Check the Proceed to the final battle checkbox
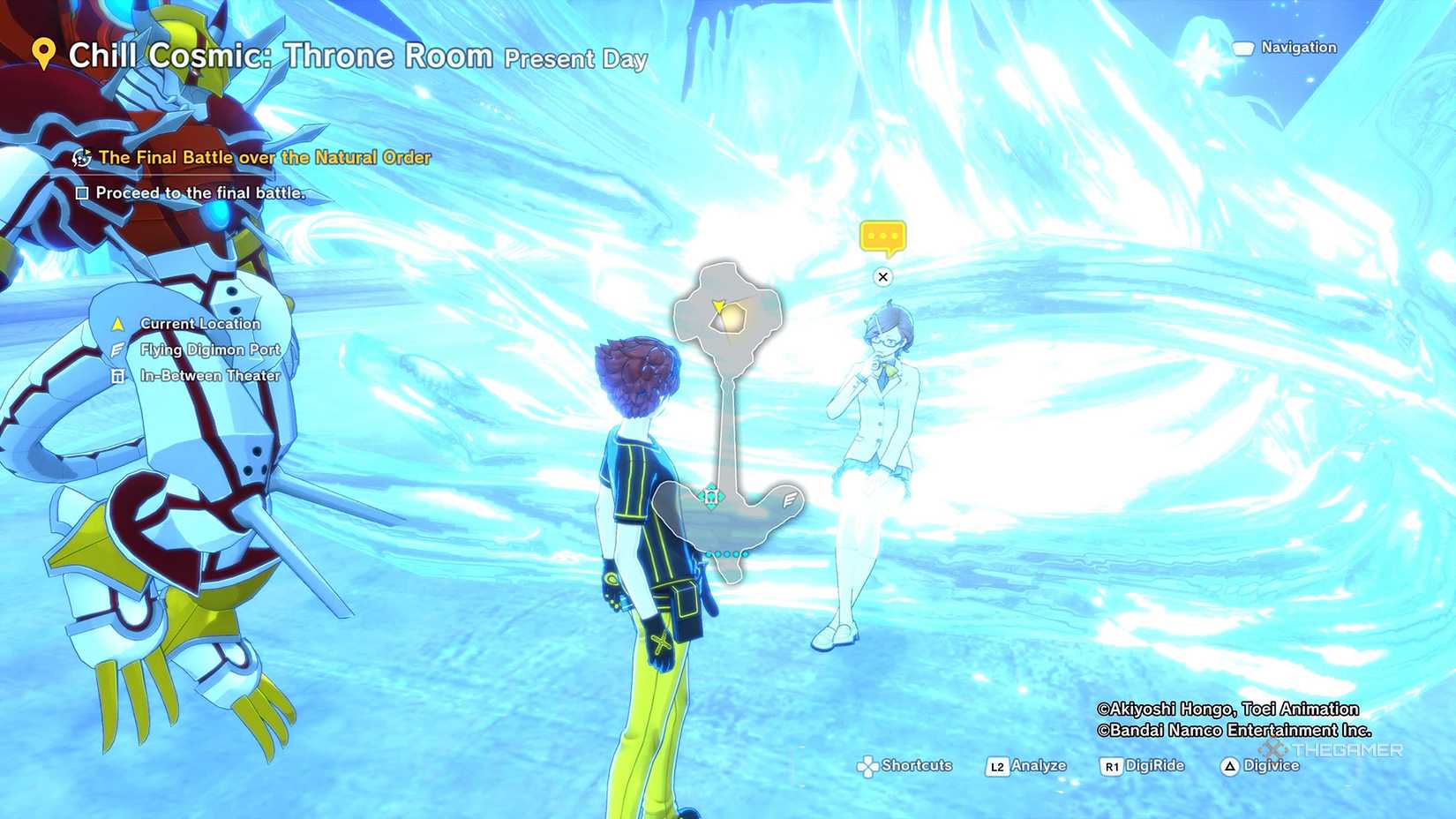Viewport: 1456px width, 819px height. click(84, 192)
